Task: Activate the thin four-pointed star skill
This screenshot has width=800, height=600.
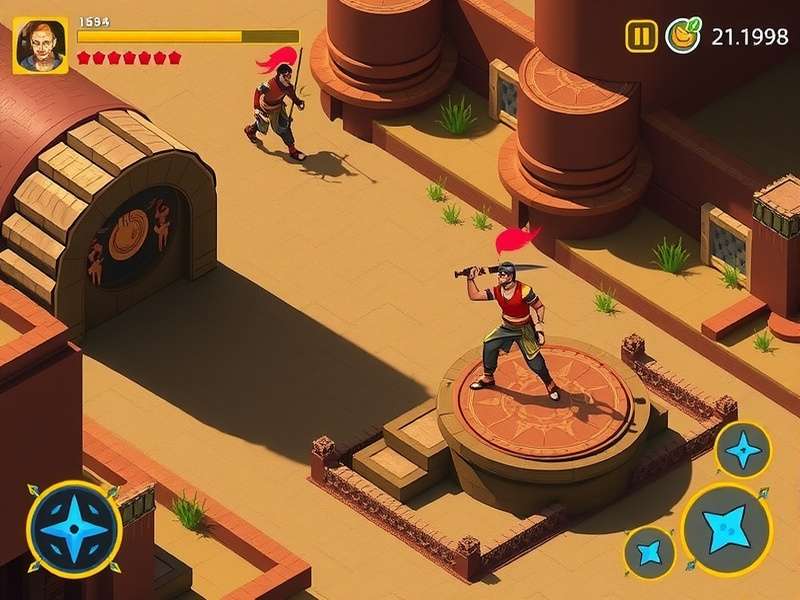Action: pyautogui.click(x=743, y=450)
